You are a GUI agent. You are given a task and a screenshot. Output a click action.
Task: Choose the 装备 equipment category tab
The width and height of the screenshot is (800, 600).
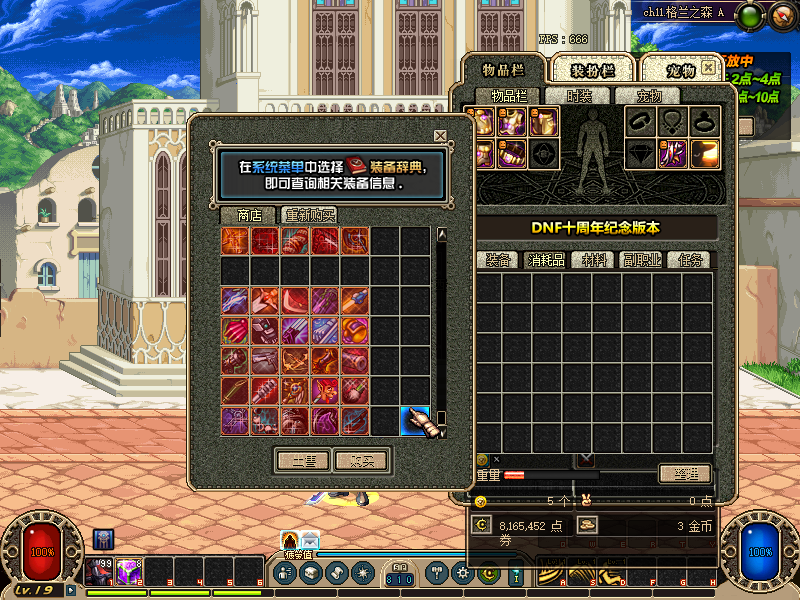[499, 260]
